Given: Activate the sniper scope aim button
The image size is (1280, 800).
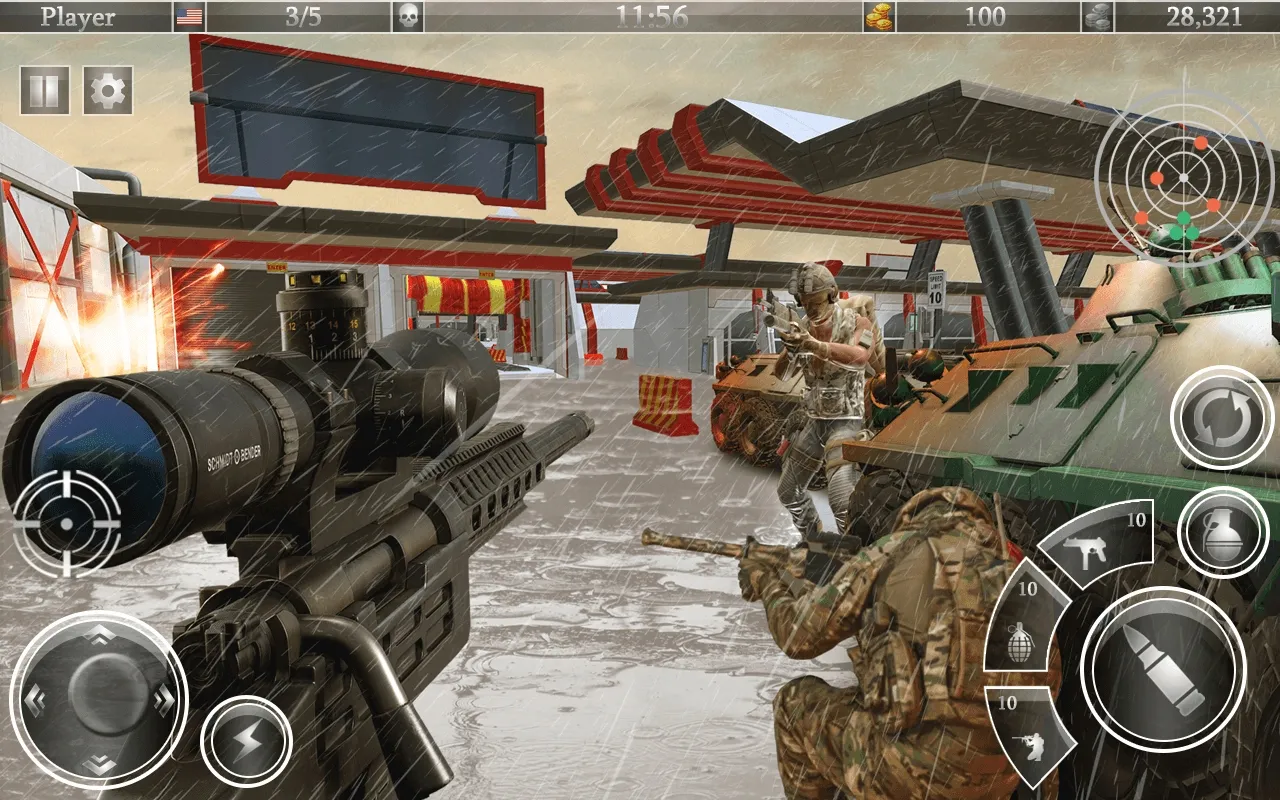Looking at the screenshot, I should [67, 523].
